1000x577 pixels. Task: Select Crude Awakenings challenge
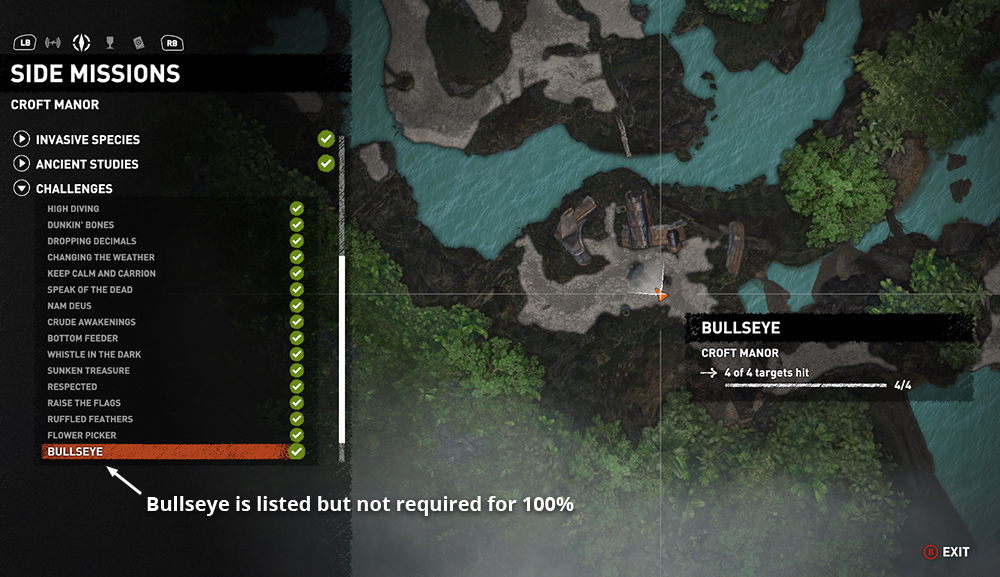(x=91, y=322)
